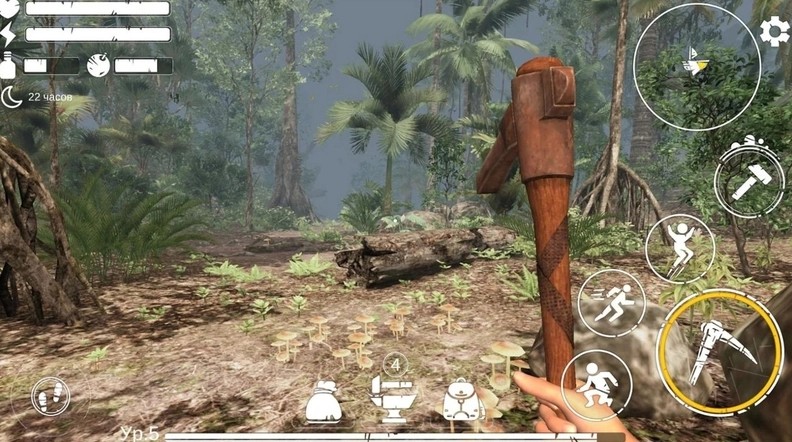Tap the circular compass minimap

pos(697,67)
